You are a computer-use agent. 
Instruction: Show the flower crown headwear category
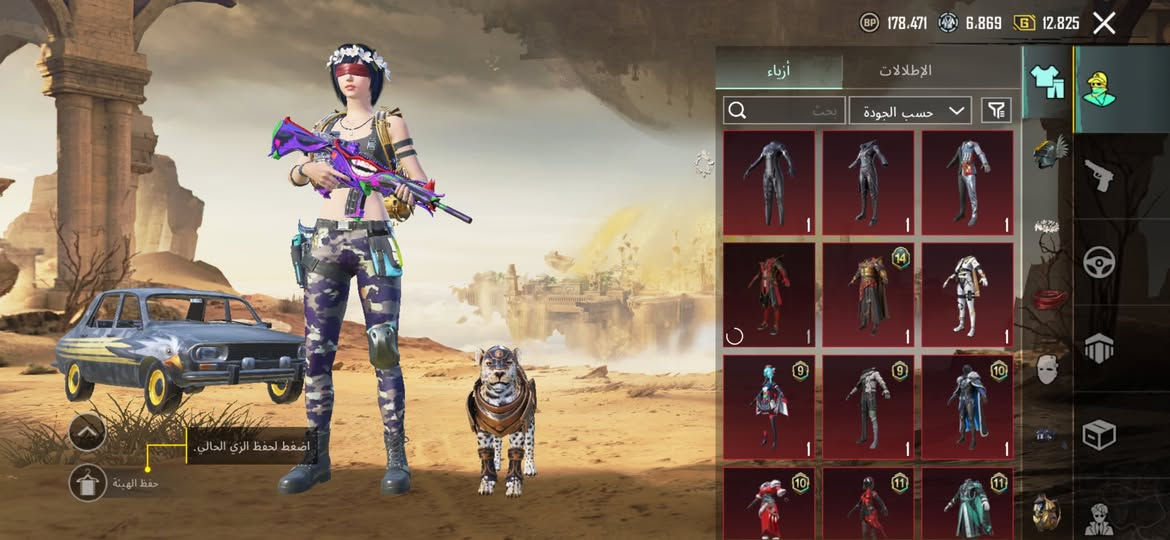[x=1047, y=227]
